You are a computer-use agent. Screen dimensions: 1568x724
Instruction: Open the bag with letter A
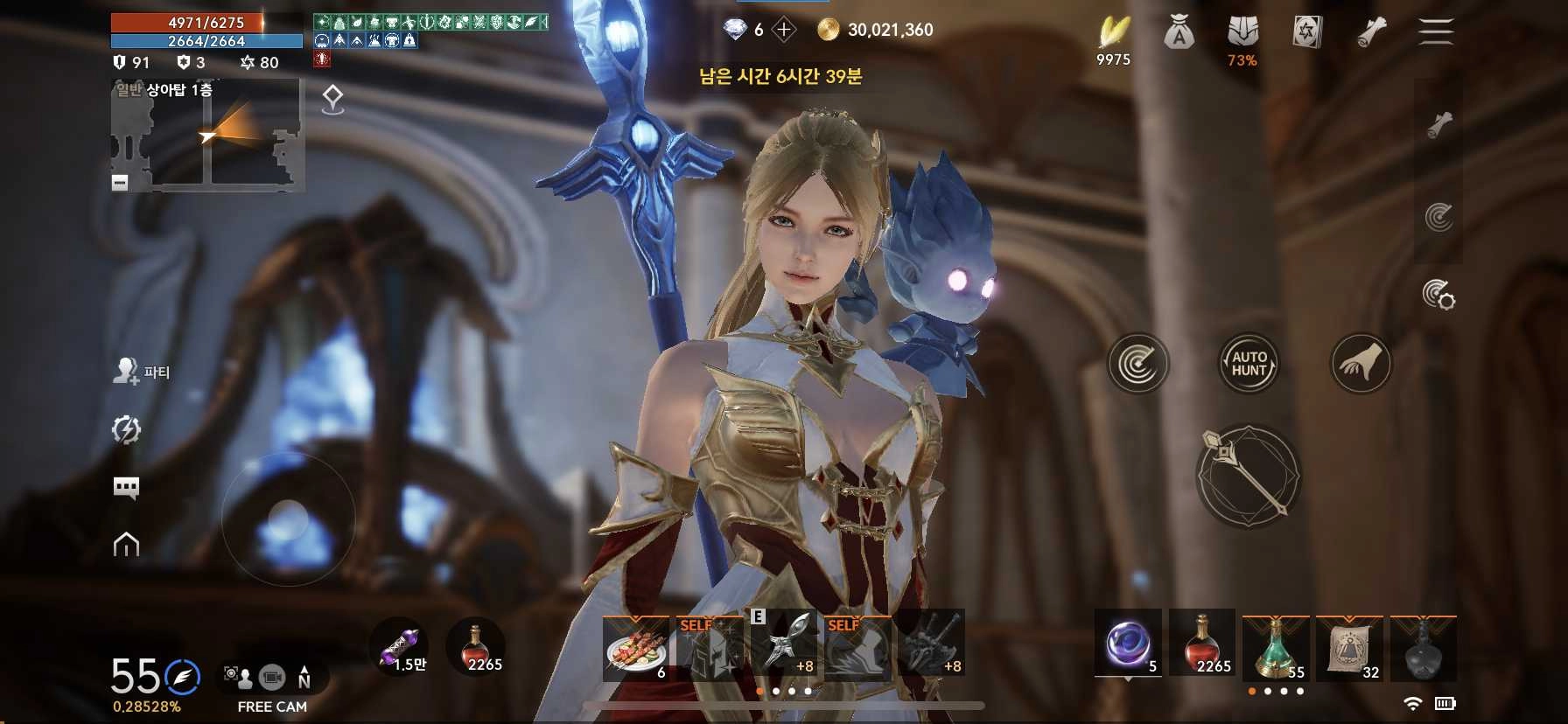(1179, 33)
